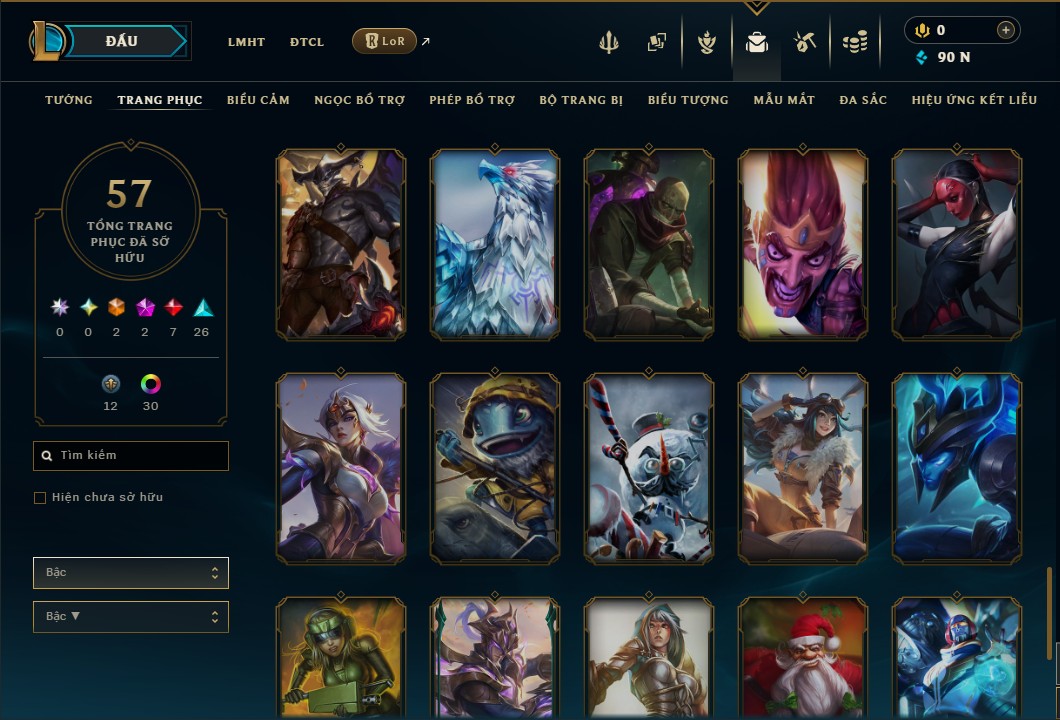Image resolution: width=1060 pixels, height=720 pixels.
Task: Open the MẪU MẮT tab
Action: coord(784,100)
